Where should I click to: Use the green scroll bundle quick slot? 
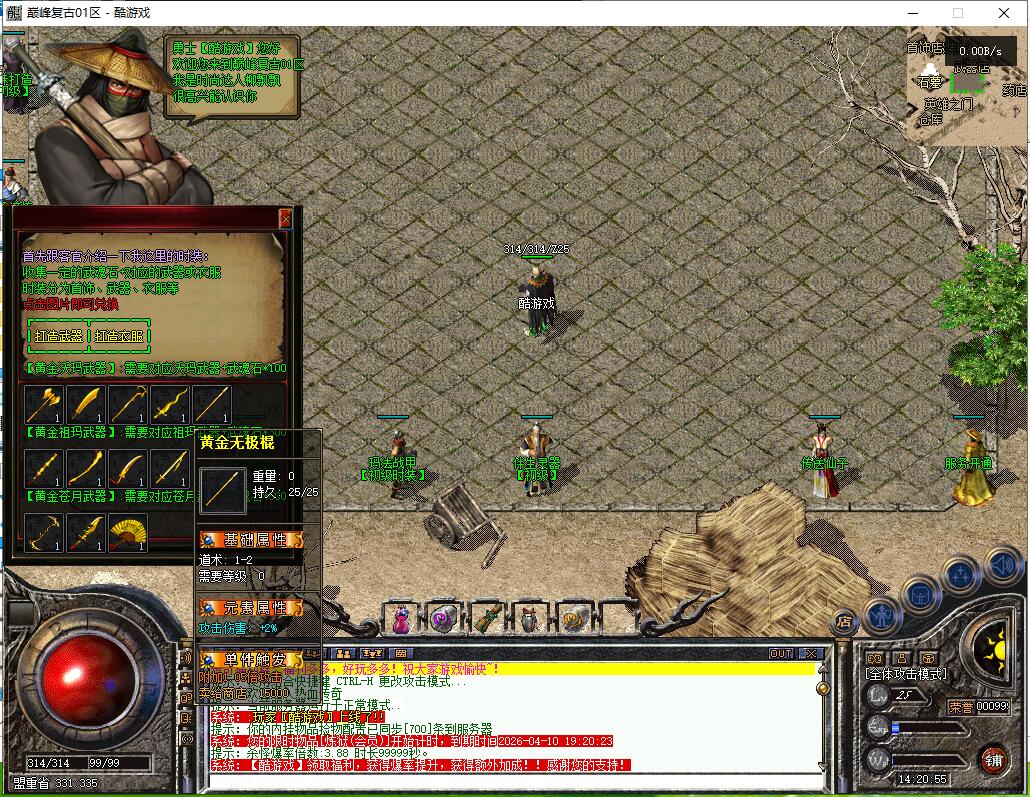pos(486,620)
